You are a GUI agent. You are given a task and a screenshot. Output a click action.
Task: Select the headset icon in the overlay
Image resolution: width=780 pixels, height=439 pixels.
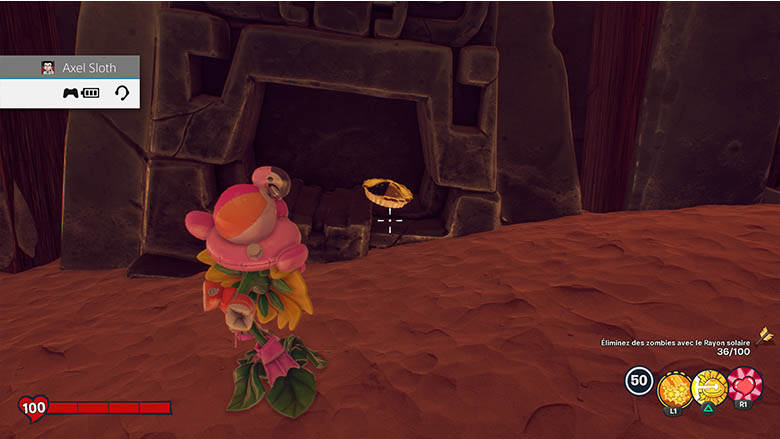pyautogui.click(x=122, y=93)
